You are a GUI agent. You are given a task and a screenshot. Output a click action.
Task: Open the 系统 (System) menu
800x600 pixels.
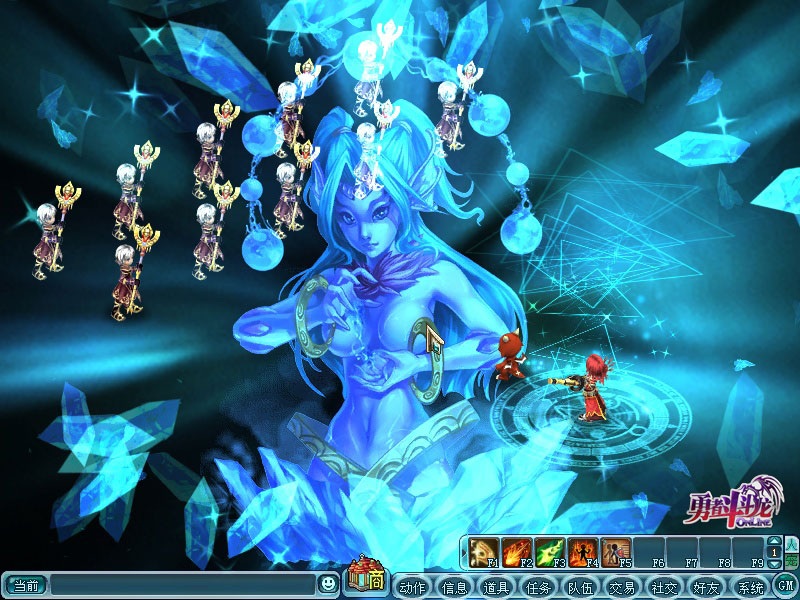click(x=748, y=586)
